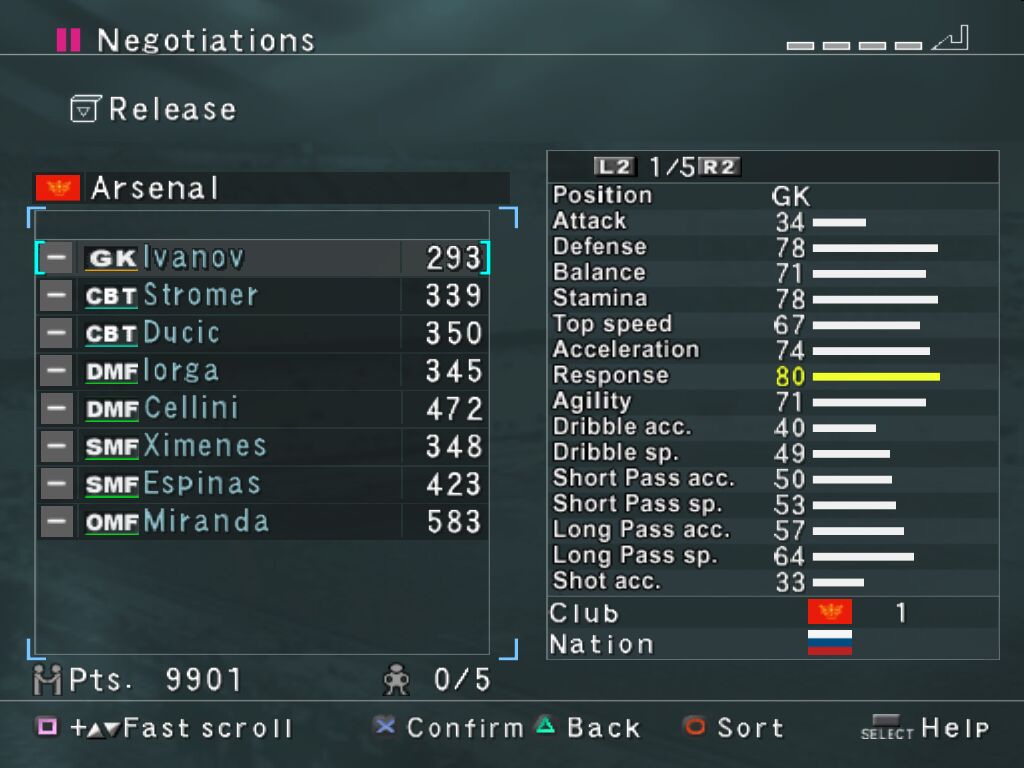Select goalkeeper Ivanov in the list
This screenshot has height=768, width=1024.
pyautogui.click(x=262, y=258)
